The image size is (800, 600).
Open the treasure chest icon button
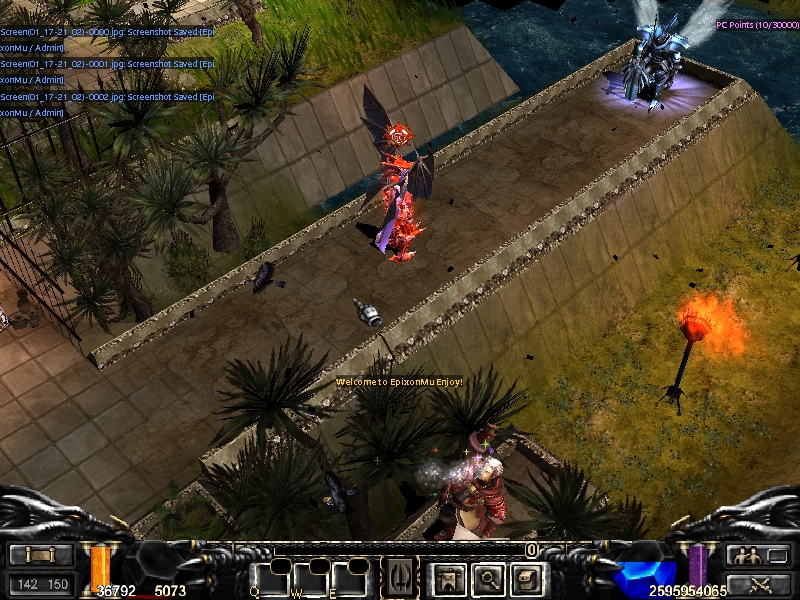tap(527, 577)
